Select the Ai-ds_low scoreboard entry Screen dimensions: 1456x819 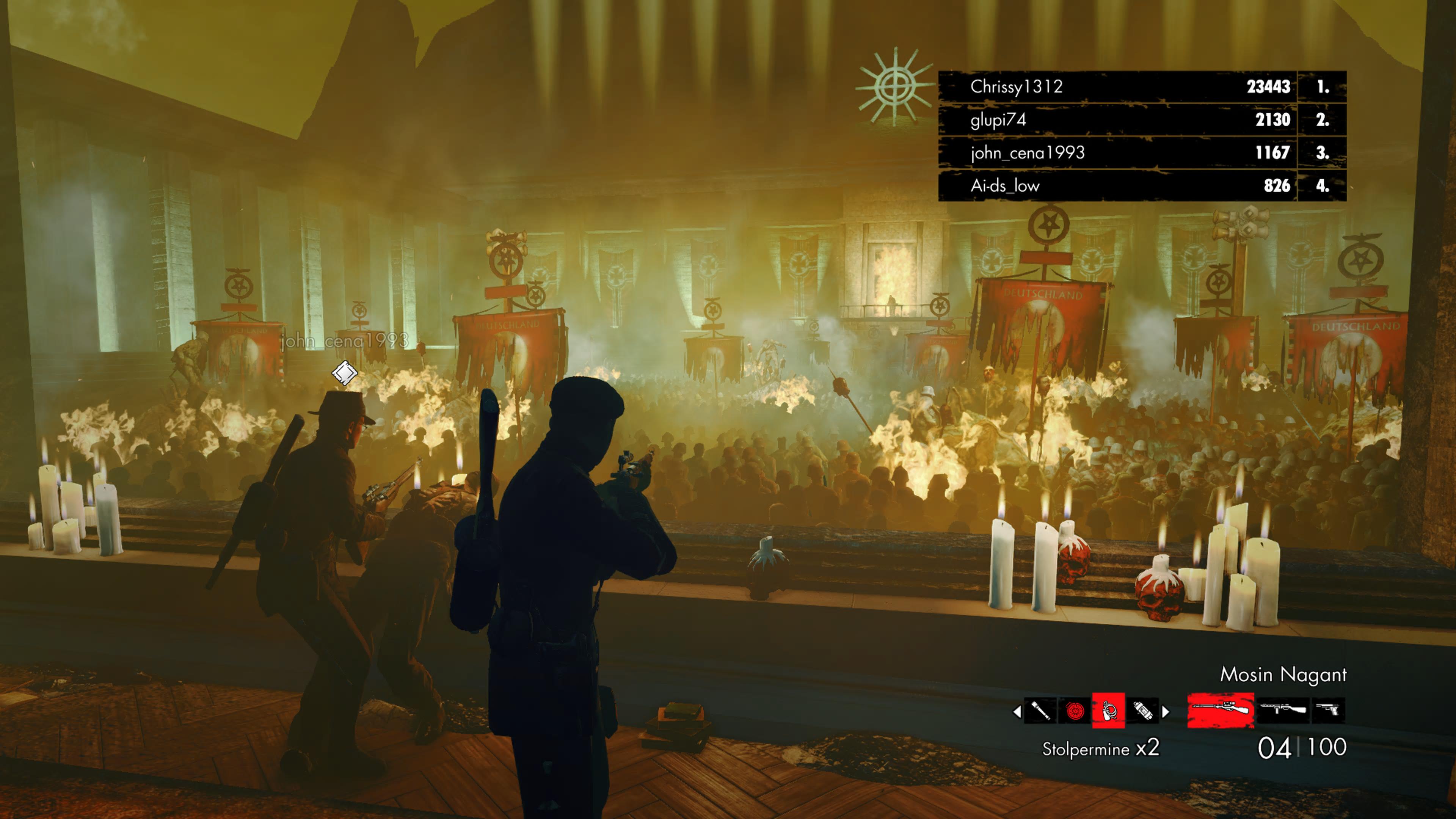(x=1142, y=185)
